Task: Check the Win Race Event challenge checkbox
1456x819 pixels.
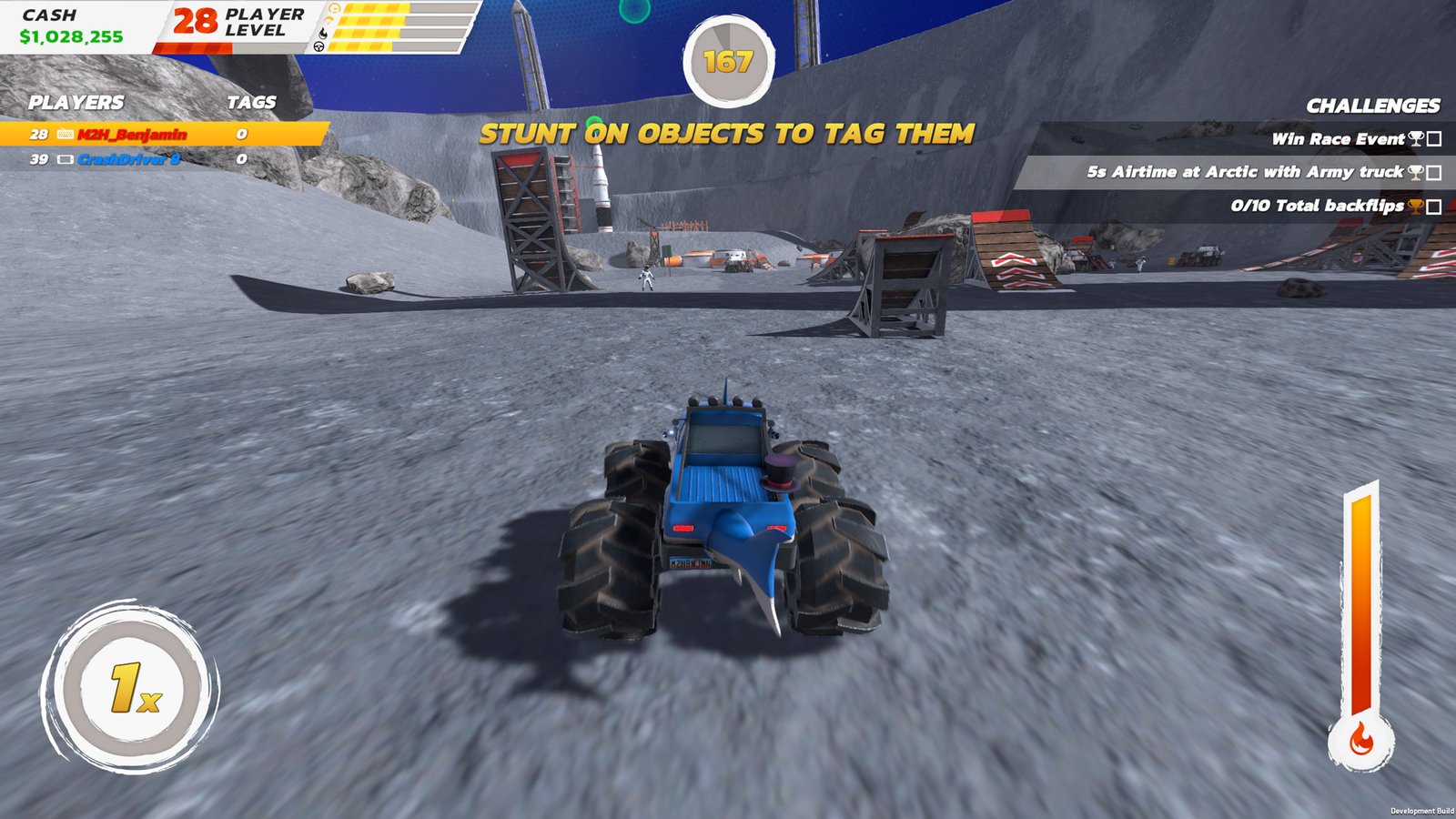Action: 1433,140
